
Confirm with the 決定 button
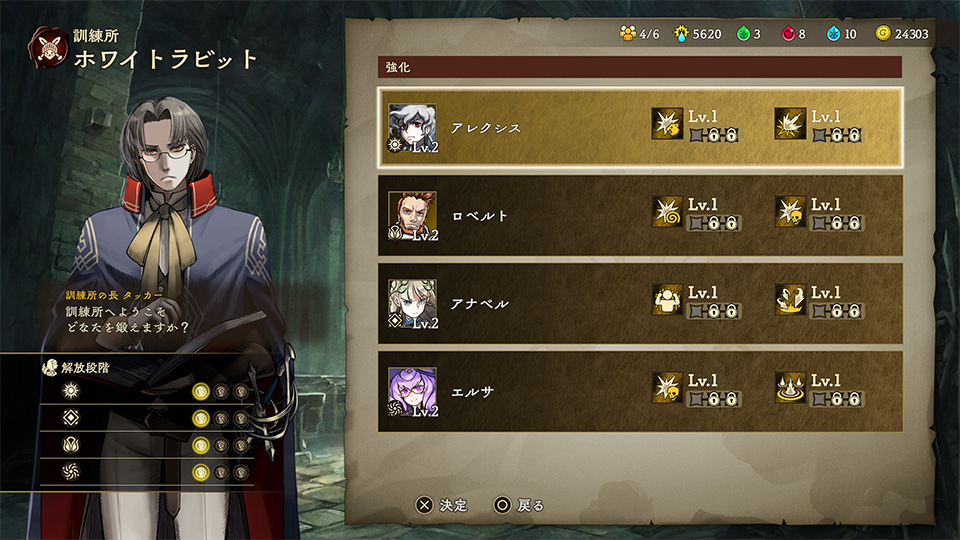point(442,505)
